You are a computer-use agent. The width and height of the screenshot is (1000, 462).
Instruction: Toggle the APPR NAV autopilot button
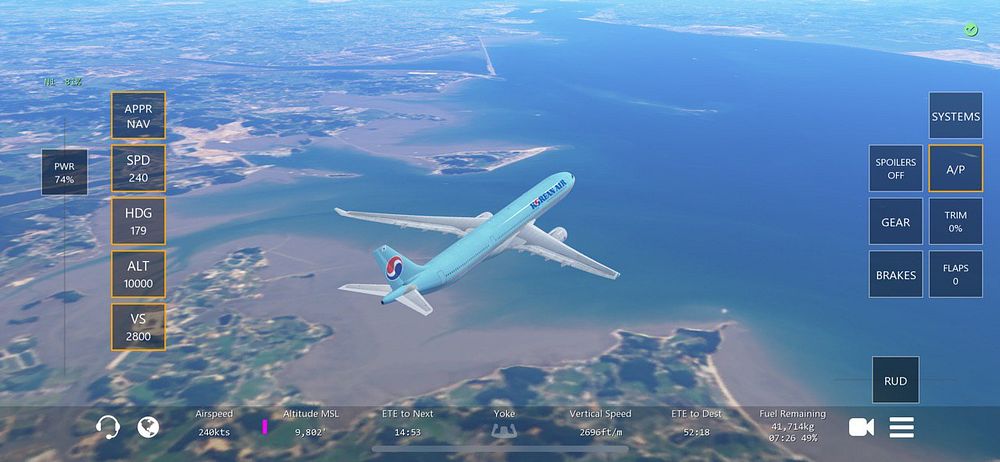point(138,116)
